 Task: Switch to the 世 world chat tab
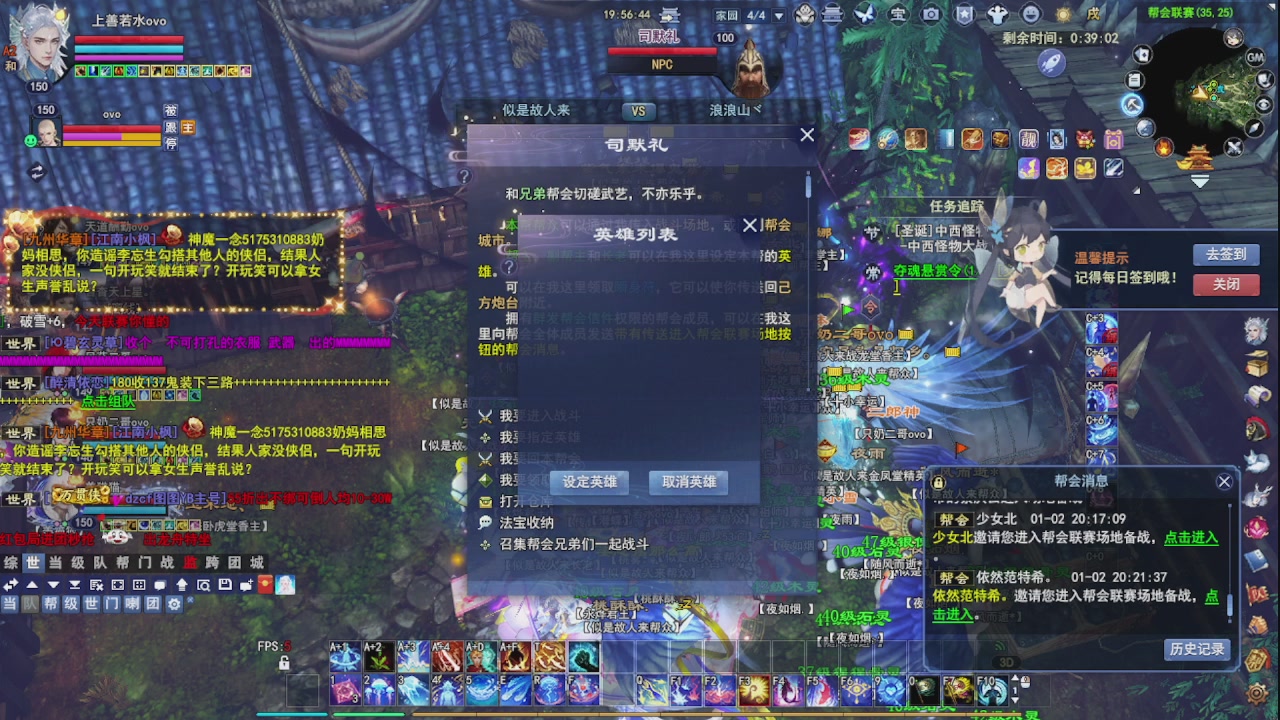[33, 562]
